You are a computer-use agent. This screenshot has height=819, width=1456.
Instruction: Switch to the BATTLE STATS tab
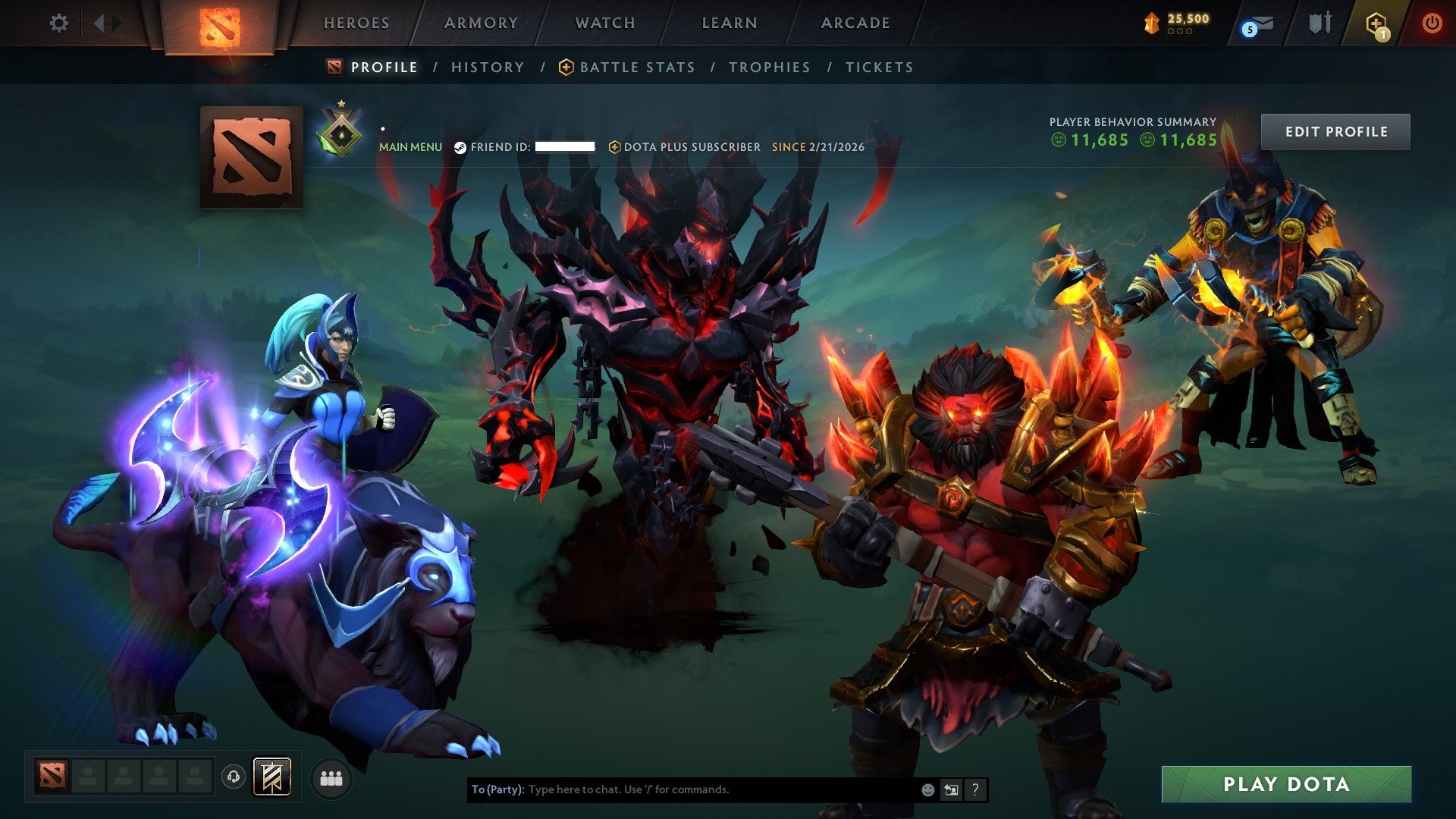(636, 67)
